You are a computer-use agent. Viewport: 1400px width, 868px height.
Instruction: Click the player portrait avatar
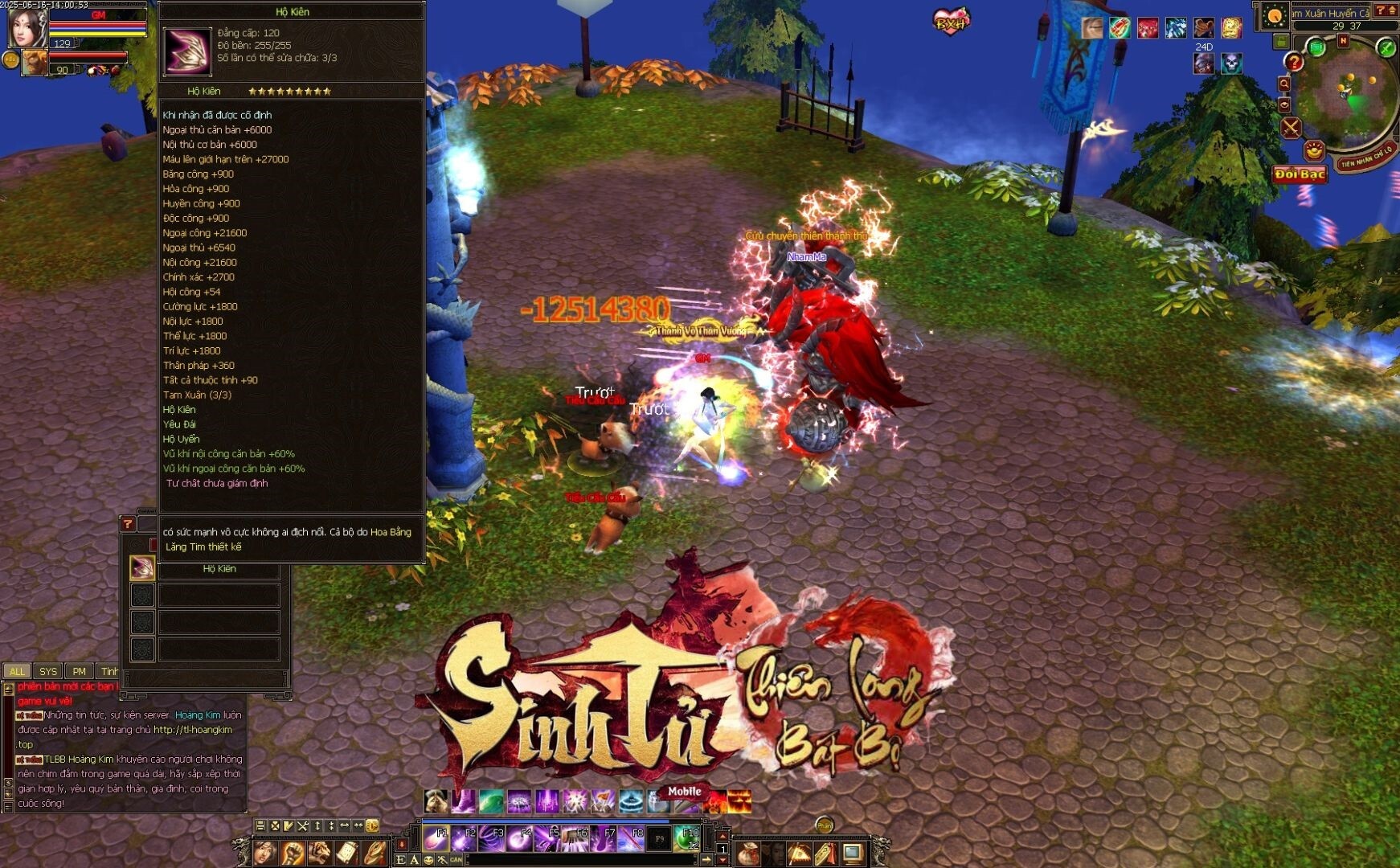(x=26, y=27)
